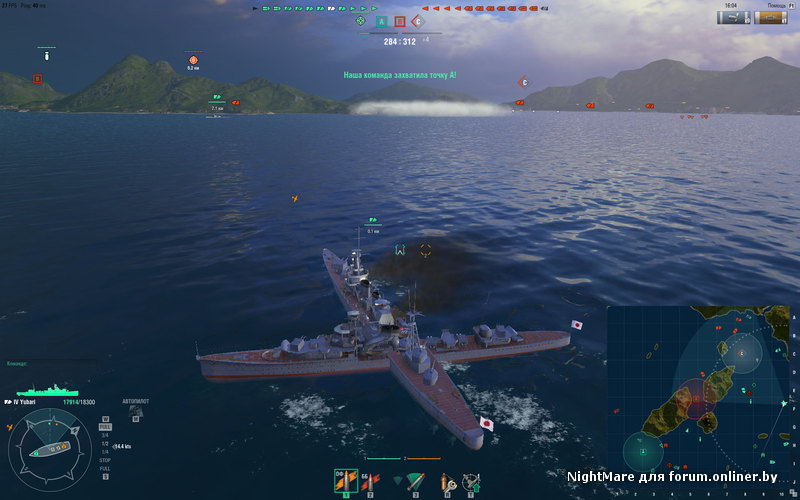Screen dimensions: 800x500
Task: Select capture point C indicator
Action: tap(418, 21)
